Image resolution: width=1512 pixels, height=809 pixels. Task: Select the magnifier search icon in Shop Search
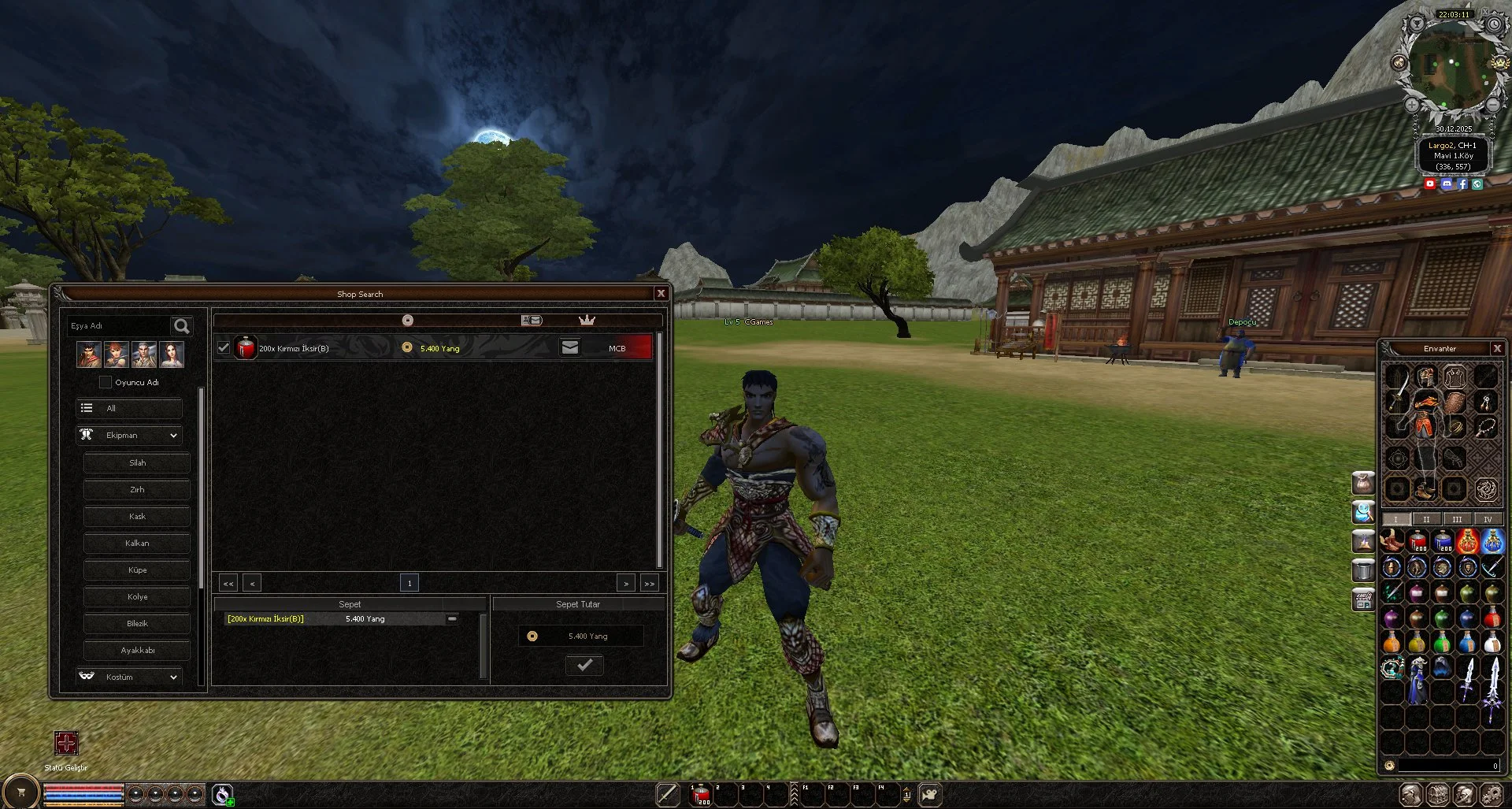181,326
